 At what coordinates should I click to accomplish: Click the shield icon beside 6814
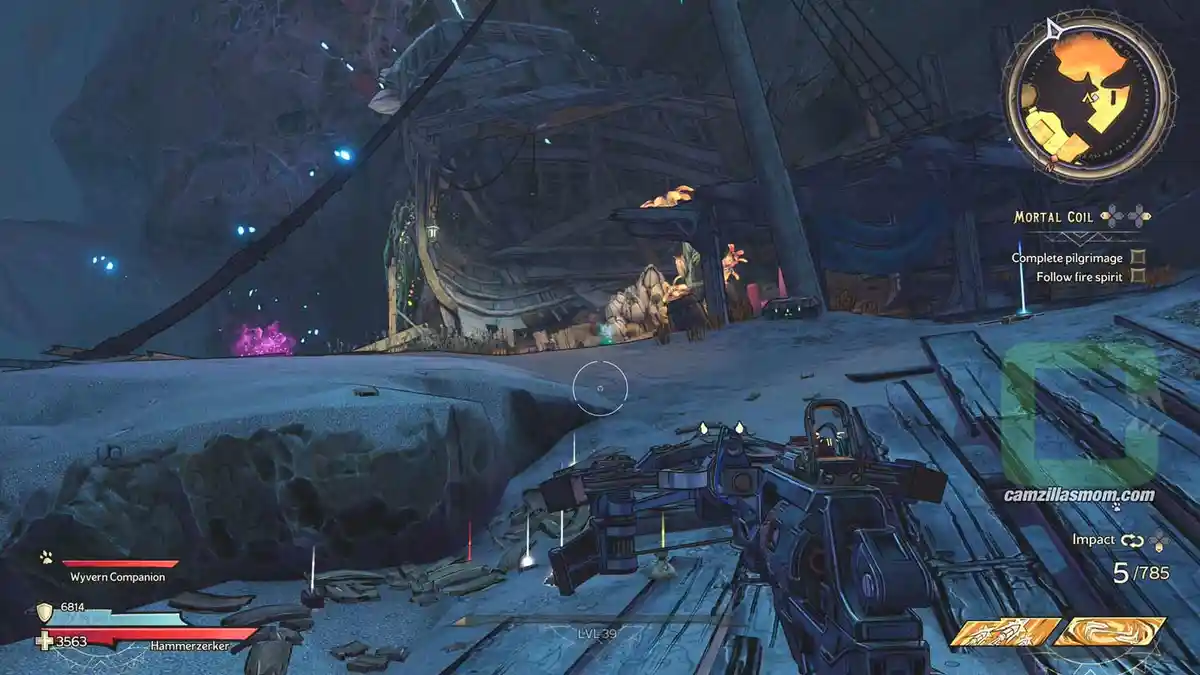[x=45, y=612]
